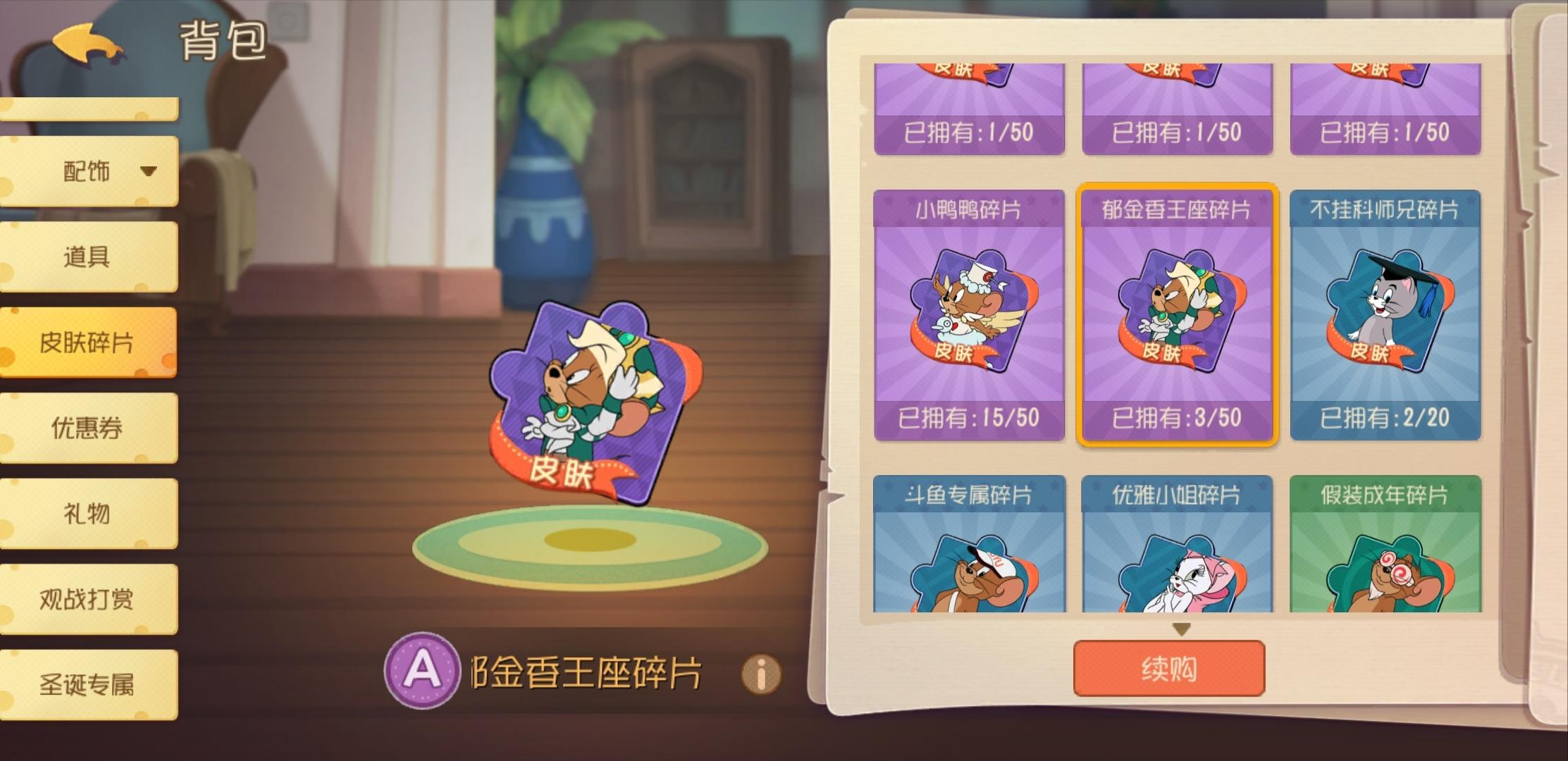Open the 礼物 tab
Viewport: 1568px width, 761px height.
tap(89, 514)
